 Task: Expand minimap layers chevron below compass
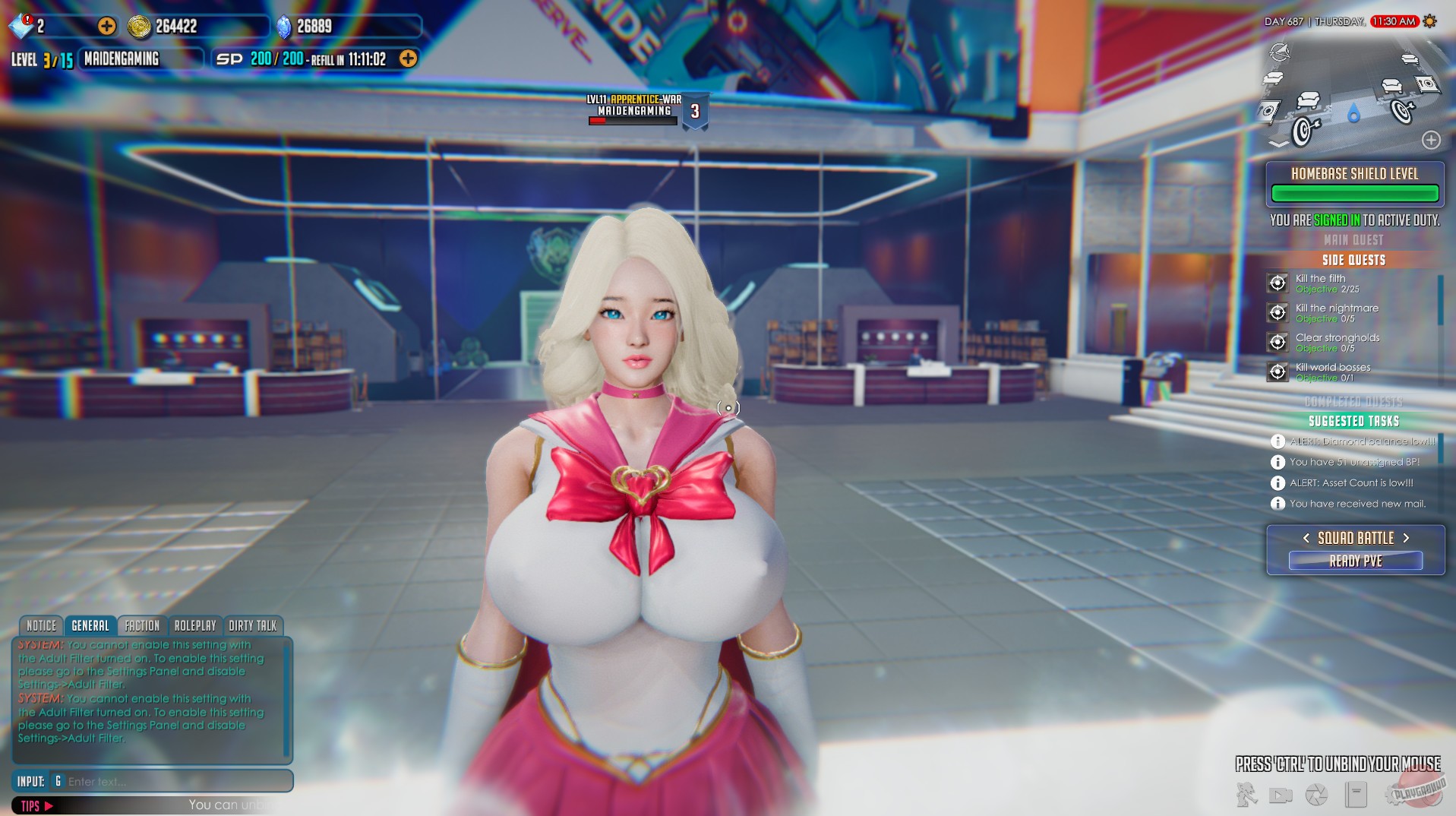click(1279, 144)
